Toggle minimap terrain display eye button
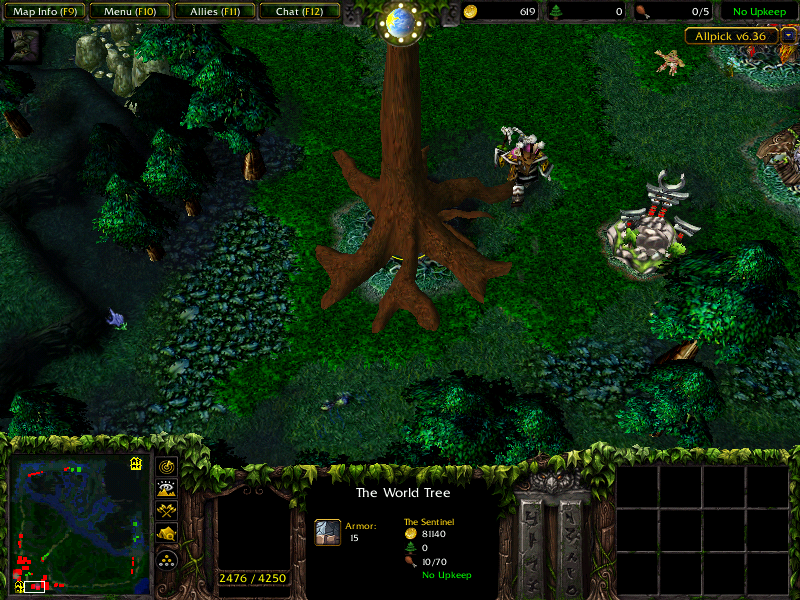Image resolution: width=800 pixels, height=600 pixels. (x=165, y=489)
